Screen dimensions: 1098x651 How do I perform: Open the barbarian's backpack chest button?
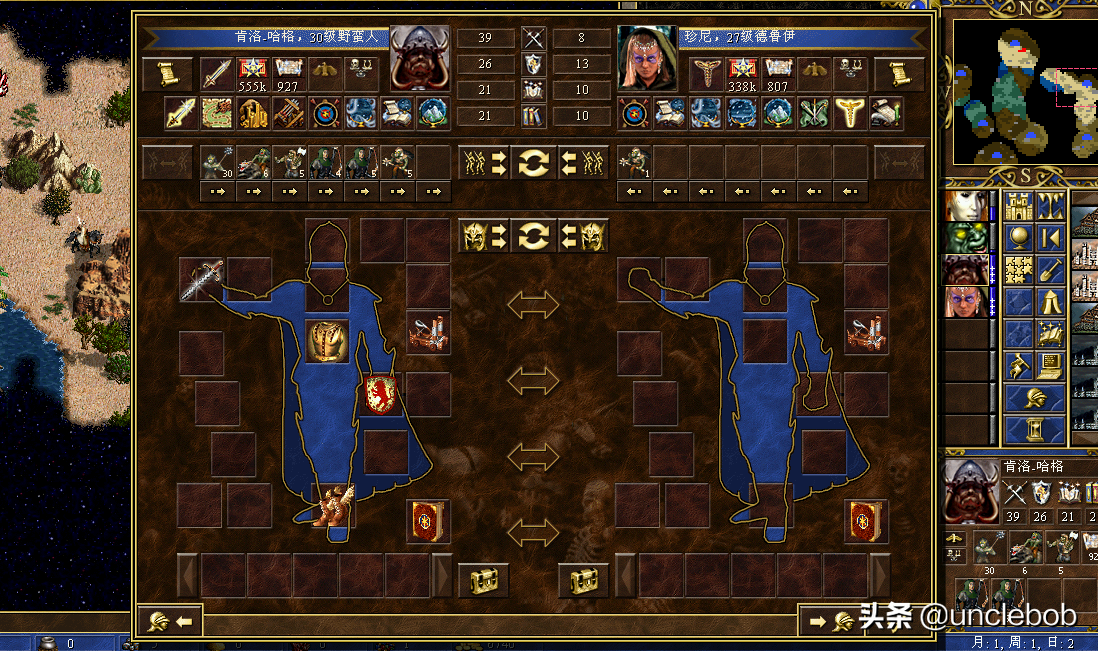tap(483, 579)
